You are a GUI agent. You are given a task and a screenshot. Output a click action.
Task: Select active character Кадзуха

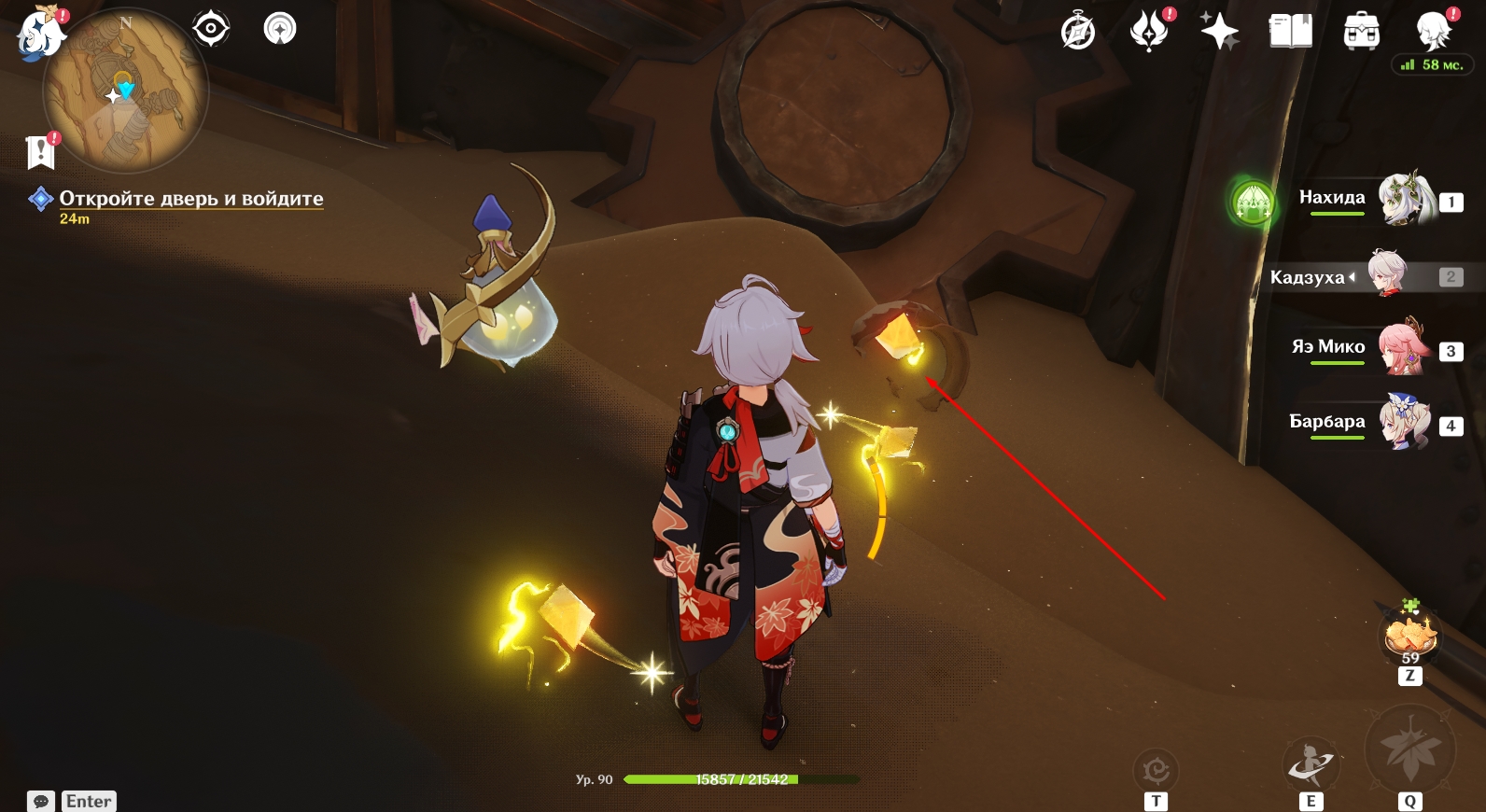coord(1387,274)
